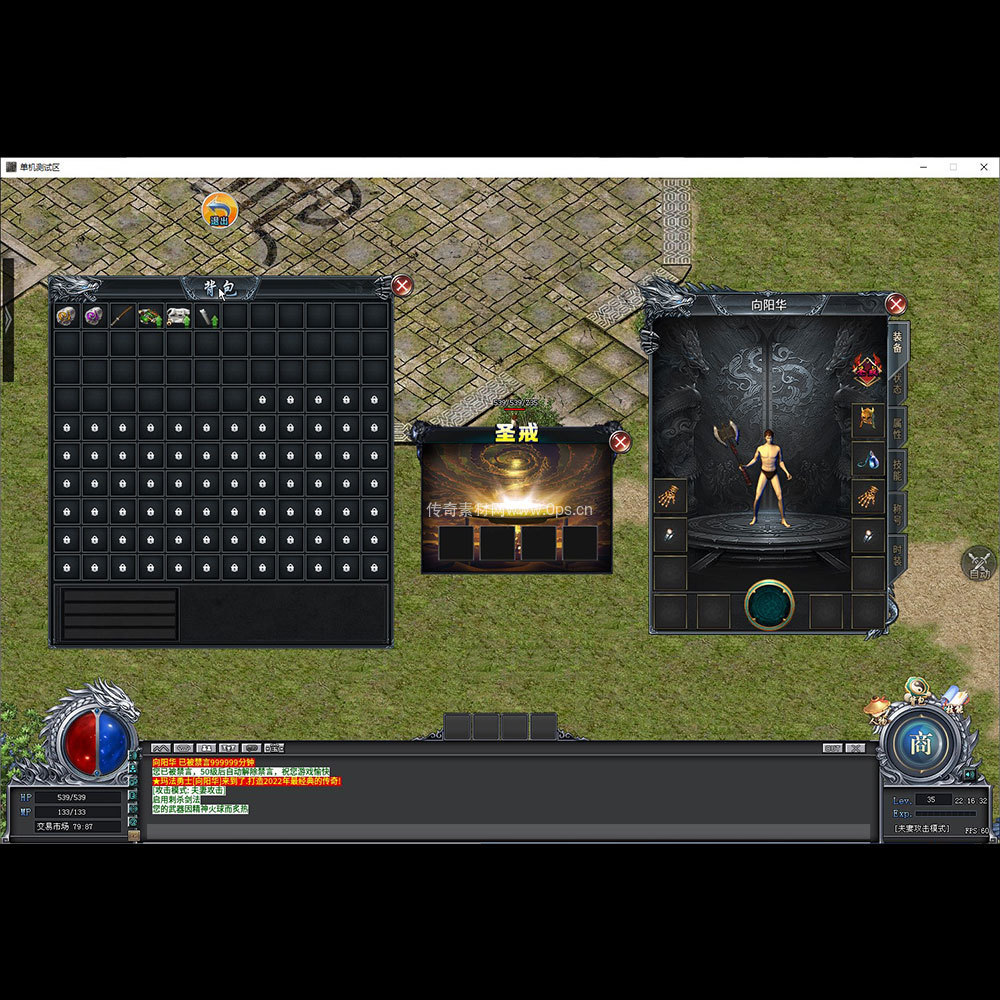Select the equipped blue necklace slot
Screen dimensions: 1000x1000
(x=866, y=458)
